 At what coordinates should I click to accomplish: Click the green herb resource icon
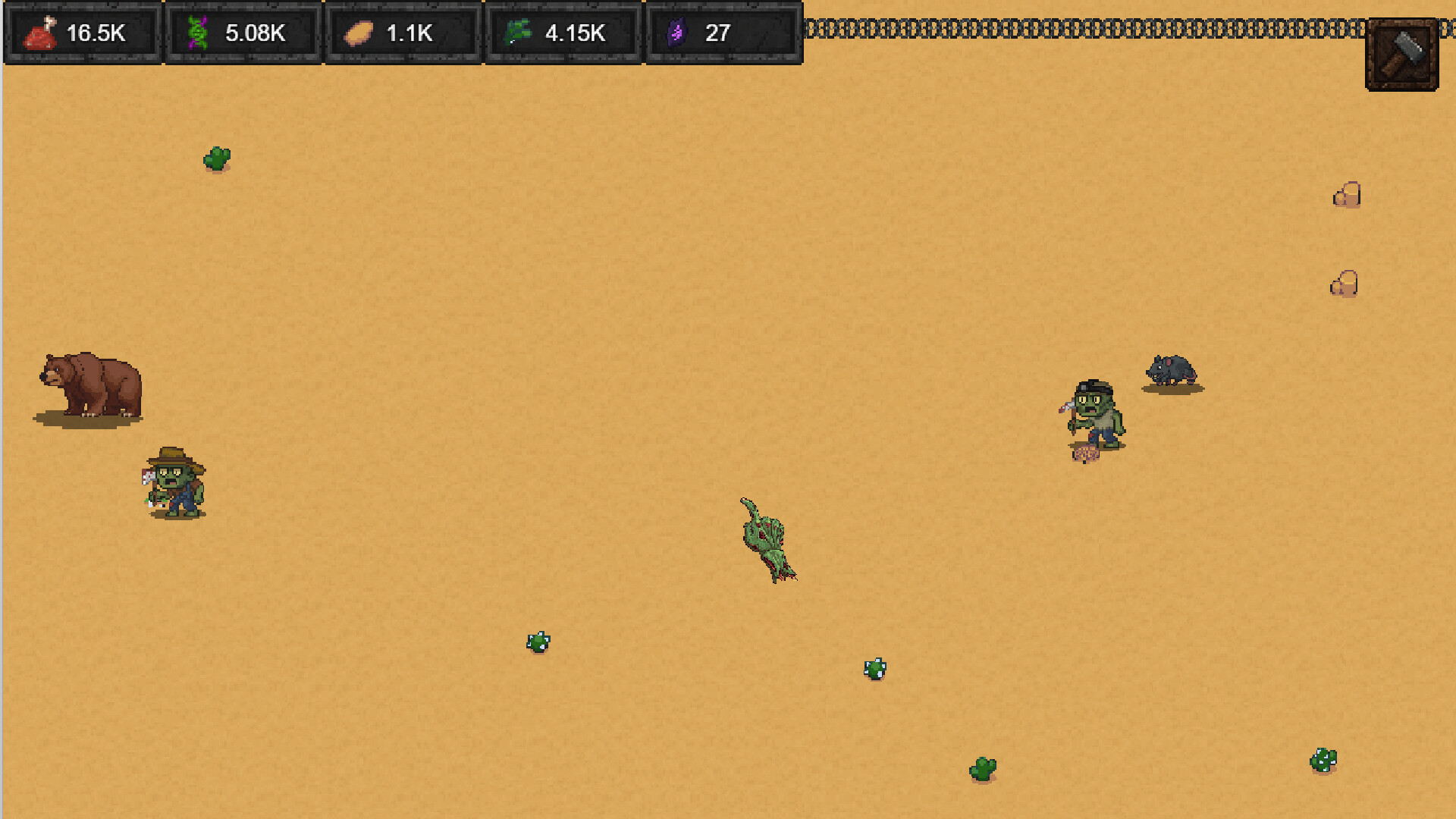click(519, 32)
